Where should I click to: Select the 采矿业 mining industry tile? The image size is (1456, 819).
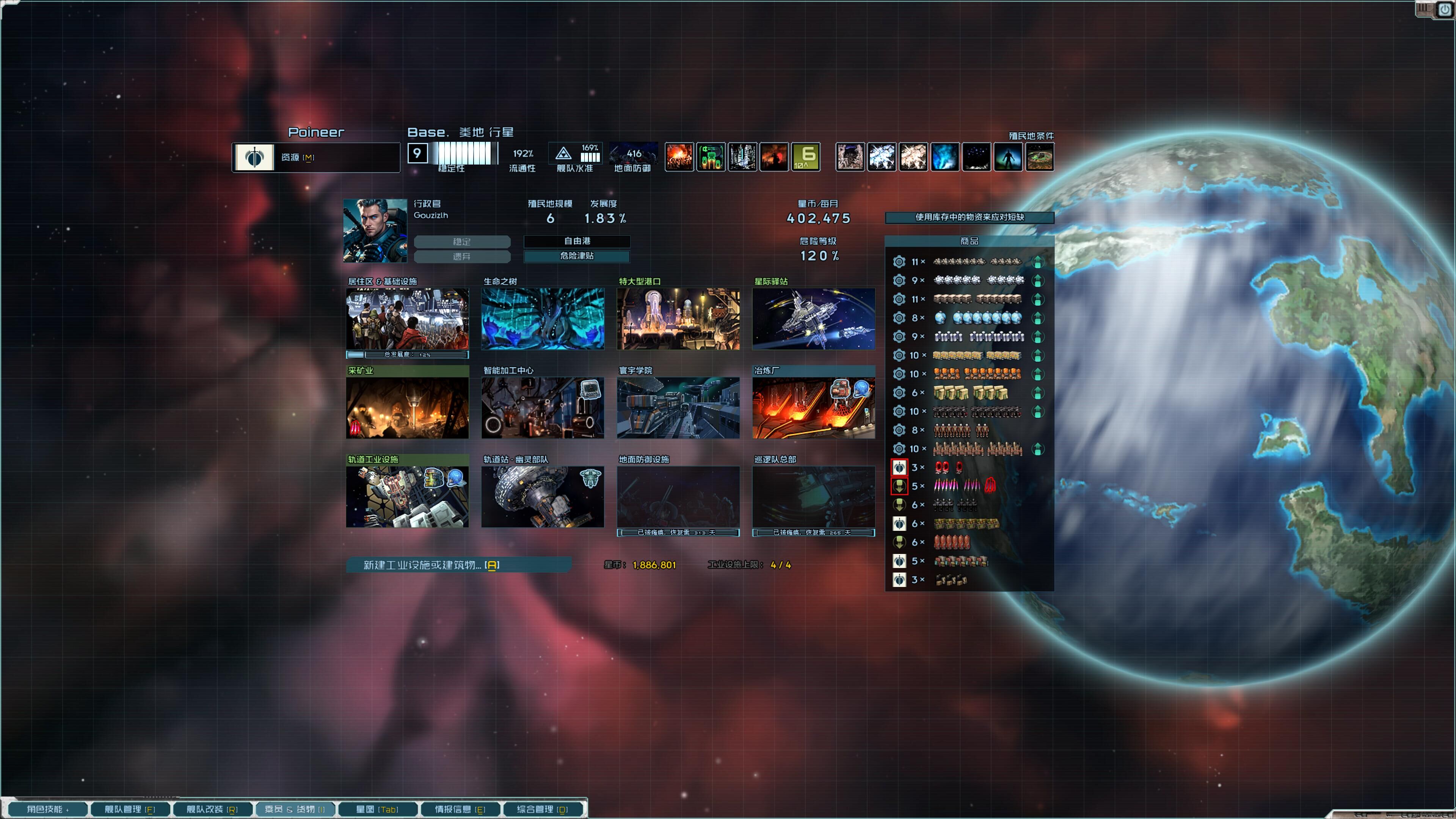click(x=407, y=408)
